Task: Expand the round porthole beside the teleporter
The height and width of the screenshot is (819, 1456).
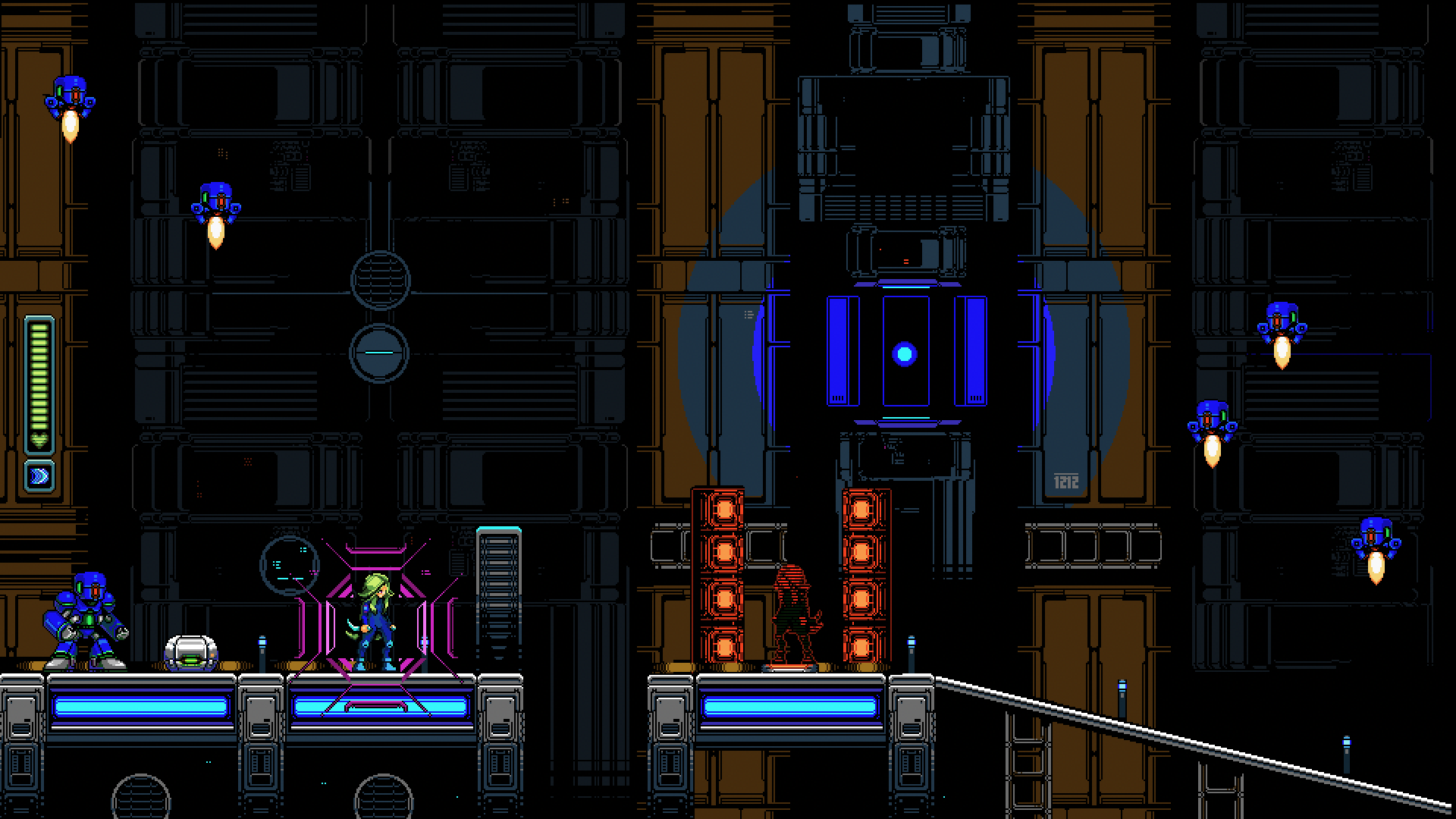Action: coord(290,565)
